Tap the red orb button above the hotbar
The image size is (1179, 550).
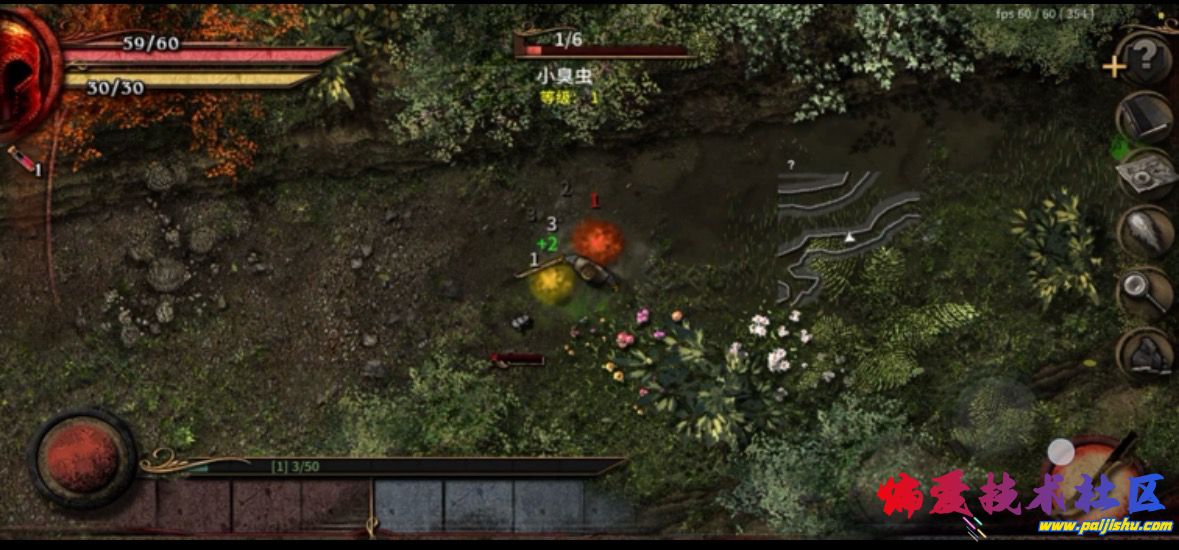[82, 460]
